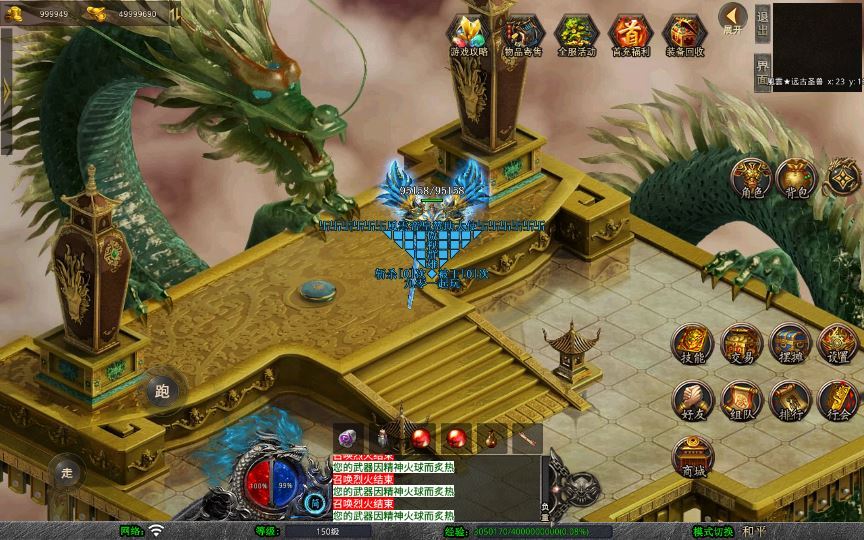Click the 展开 expand arrow
The width and height of the screenshot is (864, 540).
(733, 19)
